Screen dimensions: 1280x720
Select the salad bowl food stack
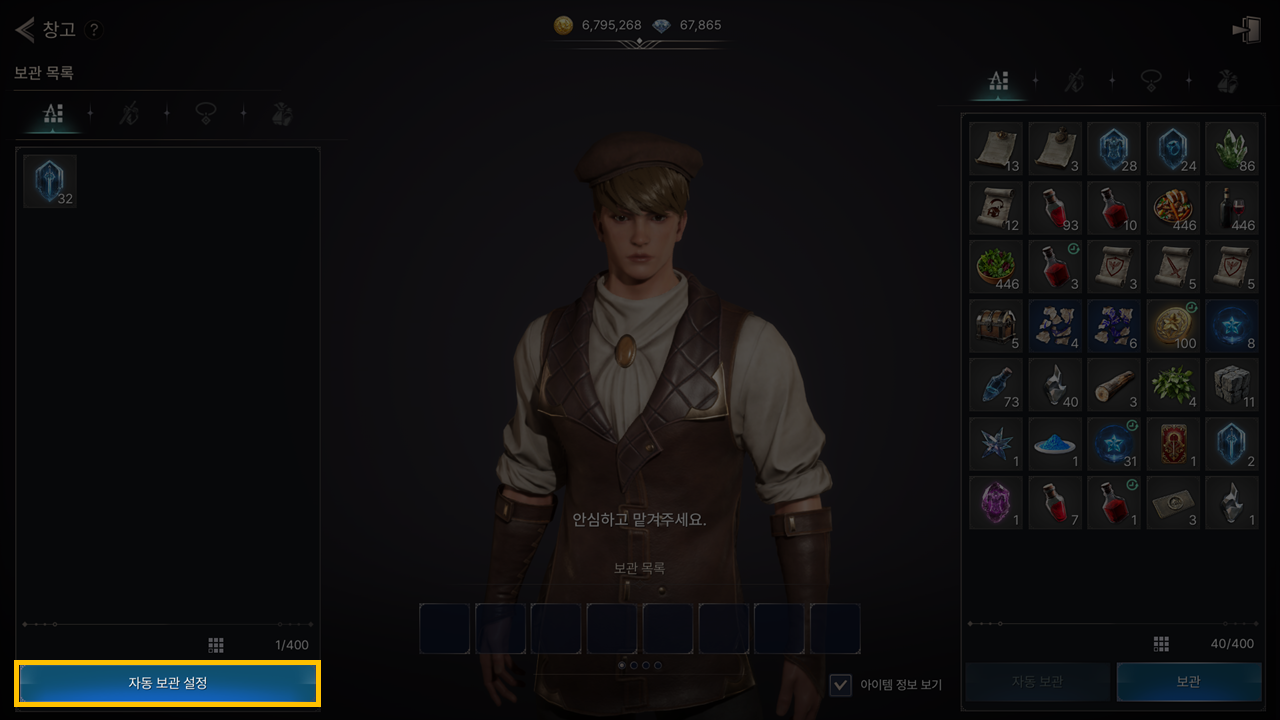coord(996,267)
